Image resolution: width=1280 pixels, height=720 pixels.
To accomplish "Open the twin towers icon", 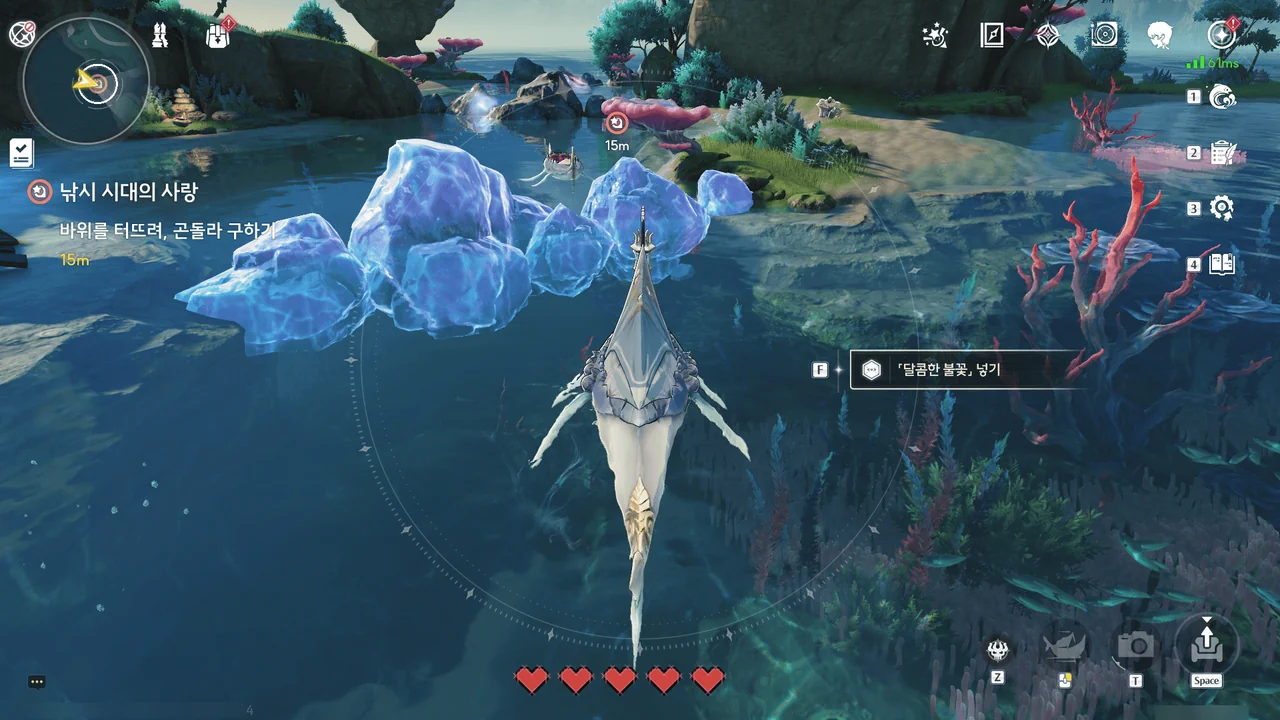I will click(x=159, y=36).
